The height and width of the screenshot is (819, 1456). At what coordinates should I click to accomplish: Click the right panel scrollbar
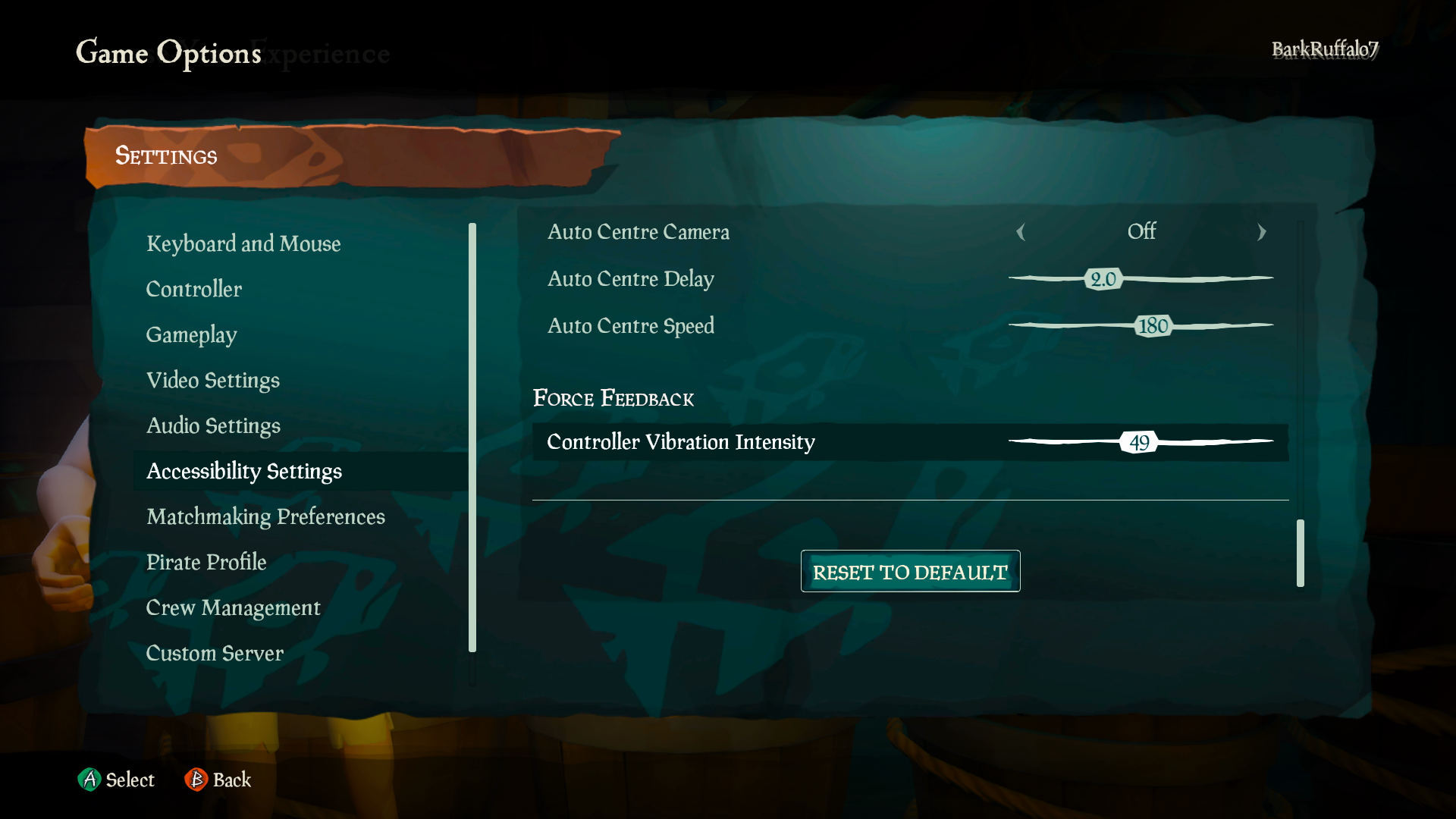click(x=1300, y=554)
